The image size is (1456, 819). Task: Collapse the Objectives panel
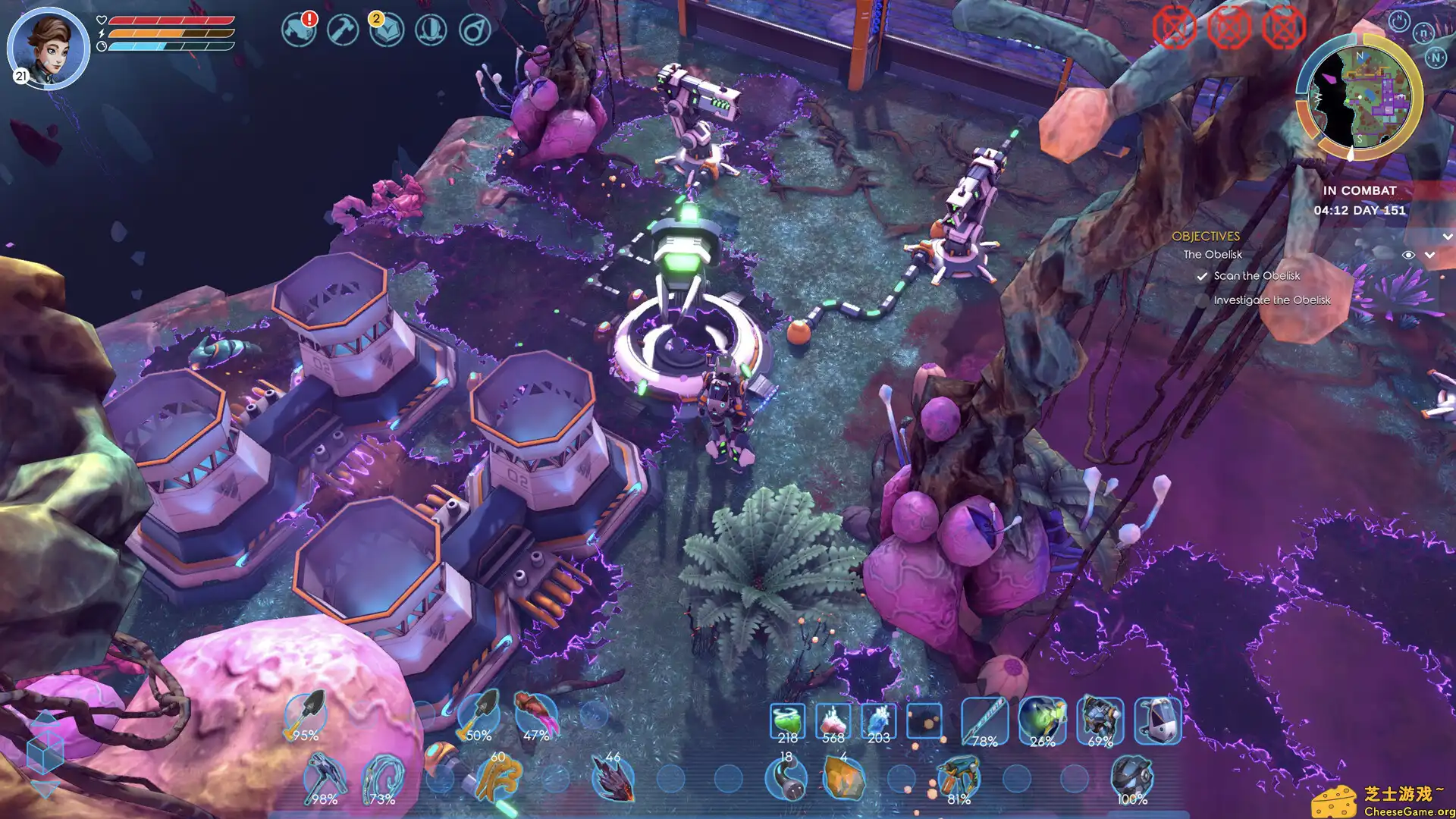[1447, 237]
